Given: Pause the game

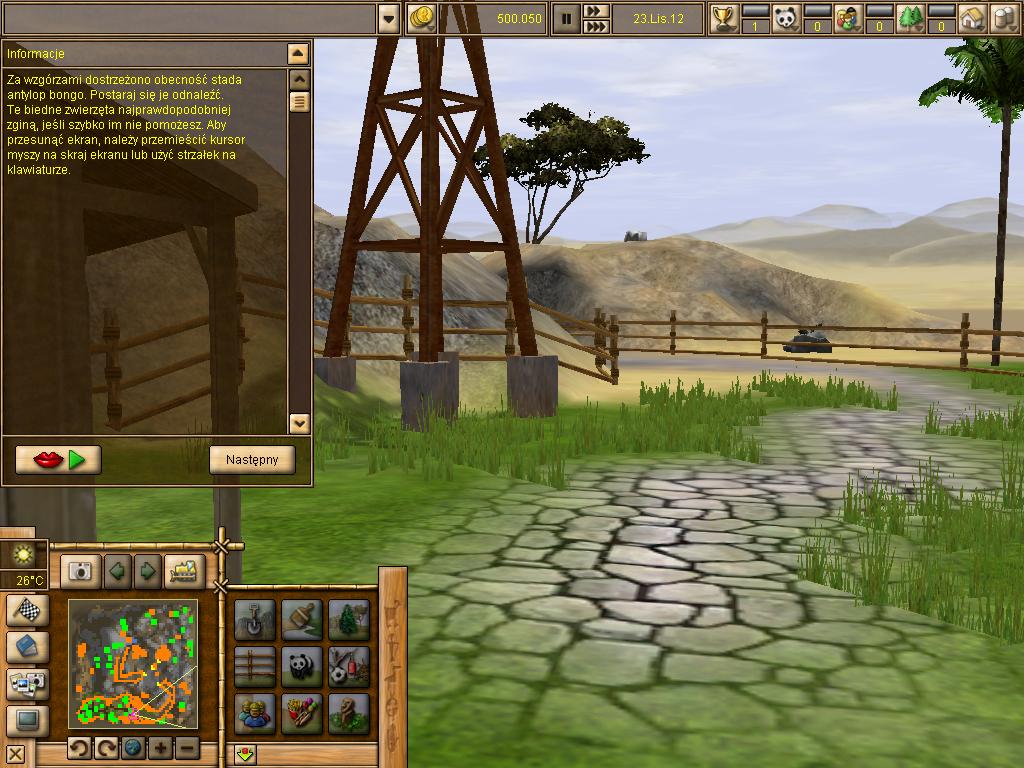Looking at the screenshot, I should point(566,18).
